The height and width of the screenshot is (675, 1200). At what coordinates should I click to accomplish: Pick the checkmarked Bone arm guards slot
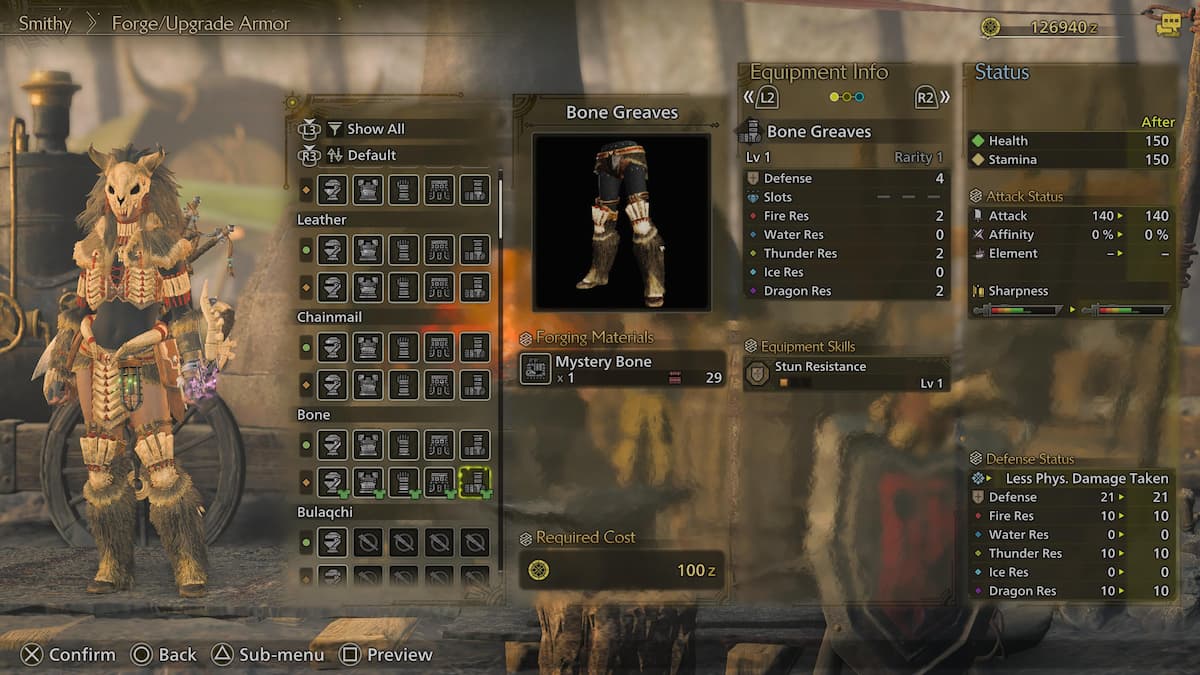tap(403, 482)
